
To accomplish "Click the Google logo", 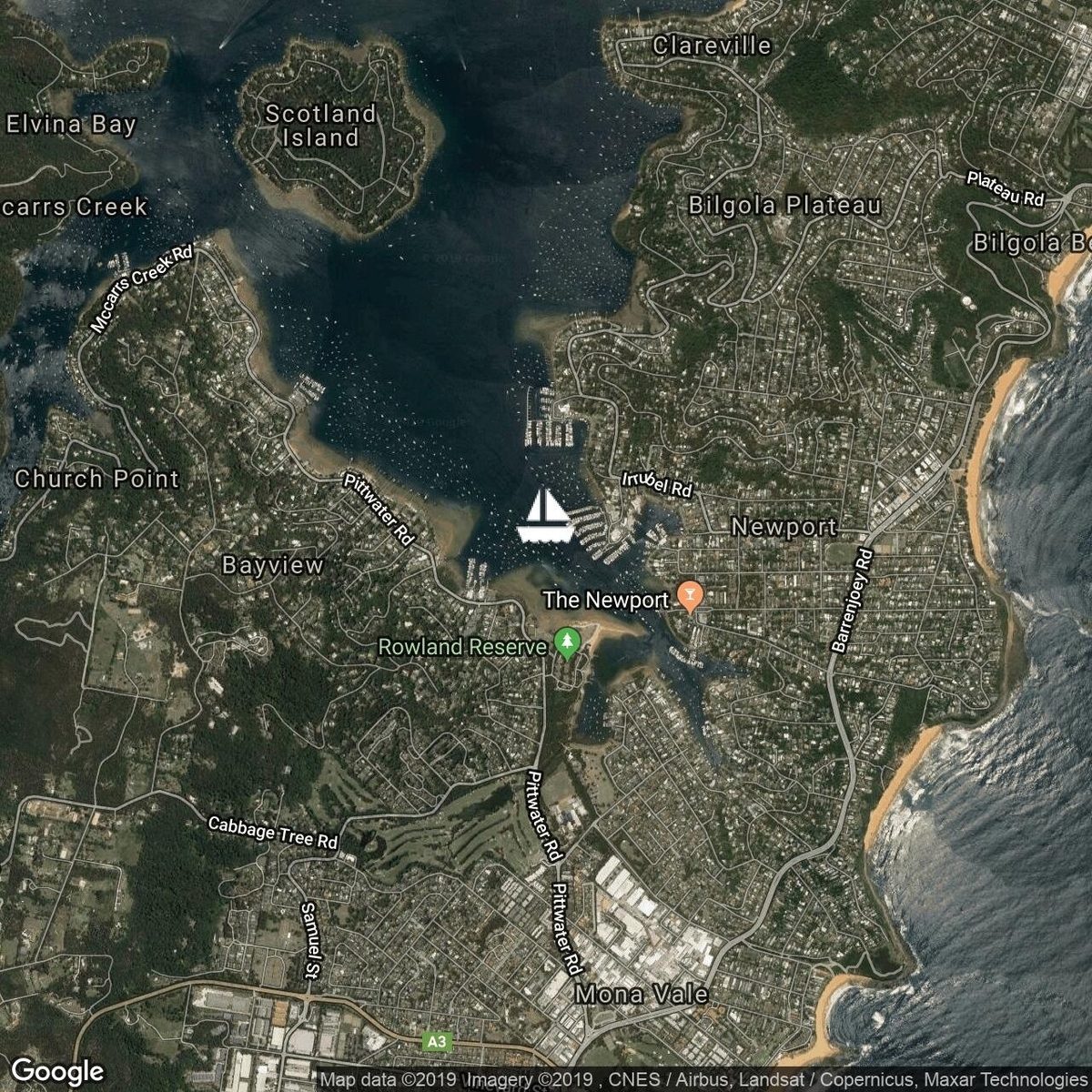I will click(57, 1070).
